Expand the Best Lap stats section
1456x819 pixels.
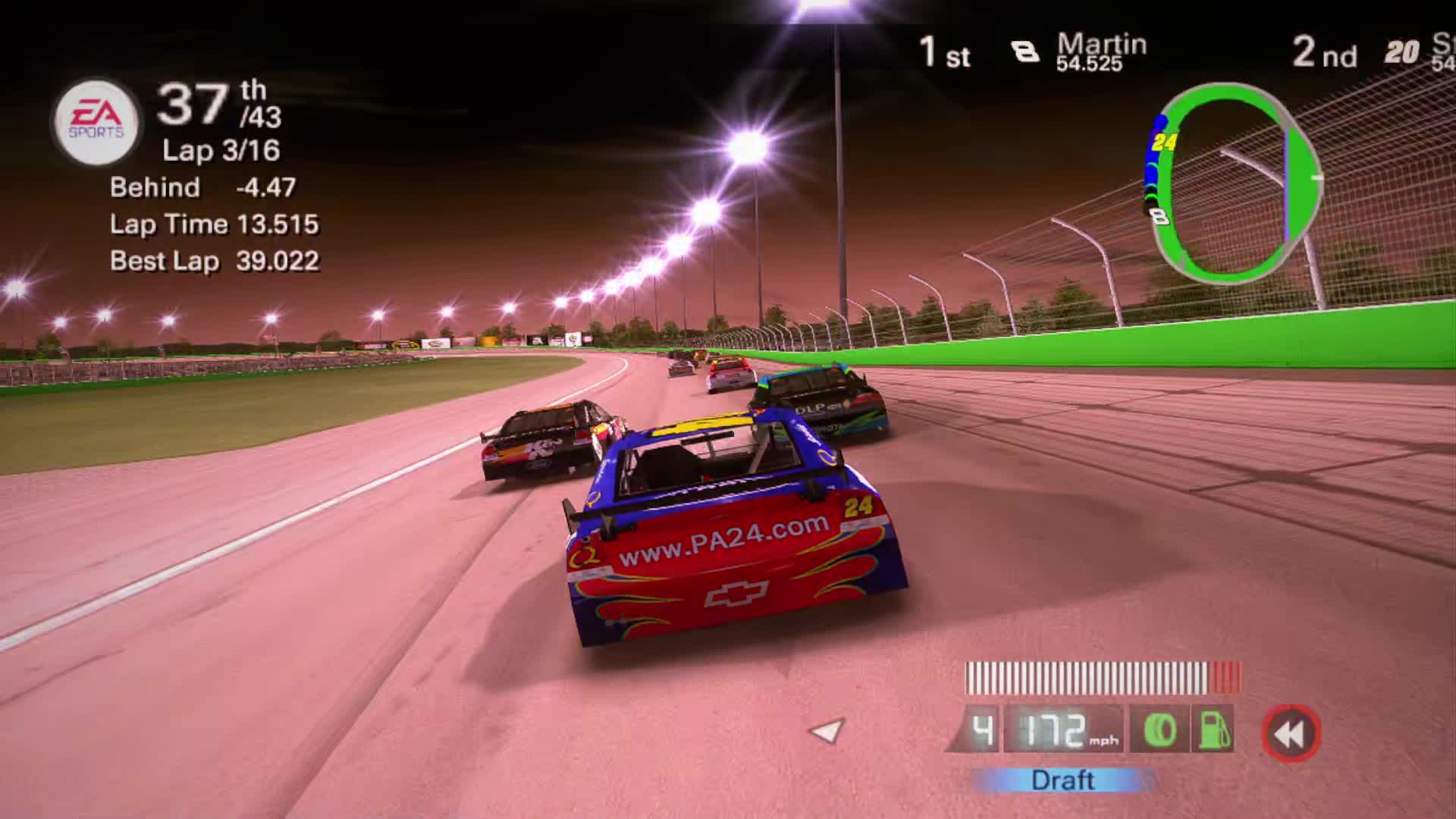(x=216, y=262)
